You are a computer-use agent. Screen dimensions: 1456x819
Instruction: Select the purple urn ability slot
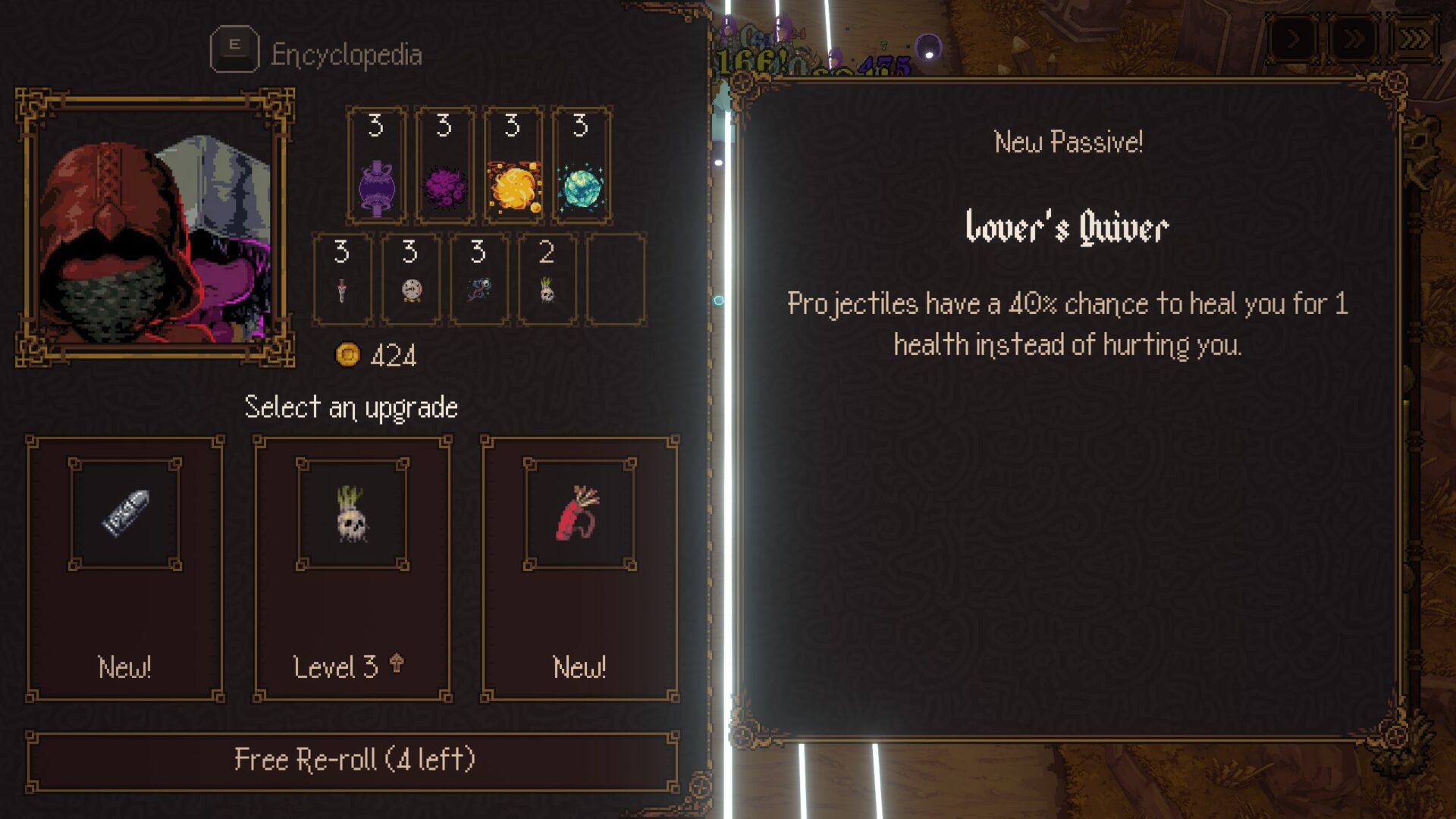377,165
